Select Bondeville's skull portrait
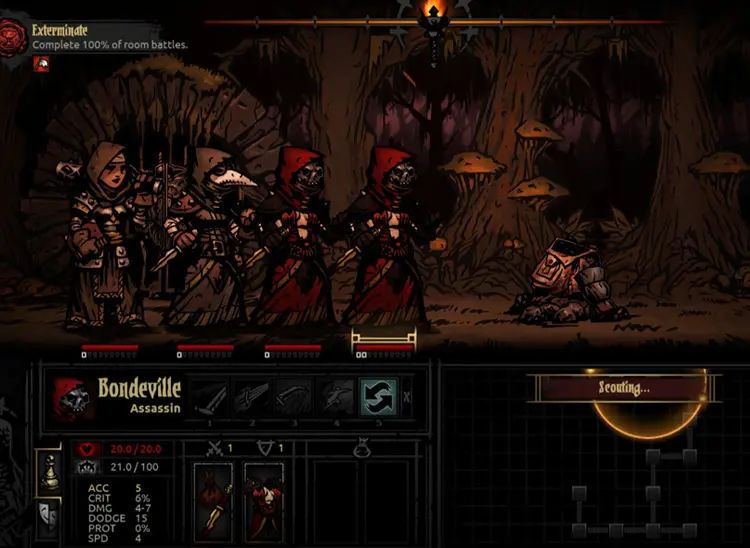 (70, 398)
